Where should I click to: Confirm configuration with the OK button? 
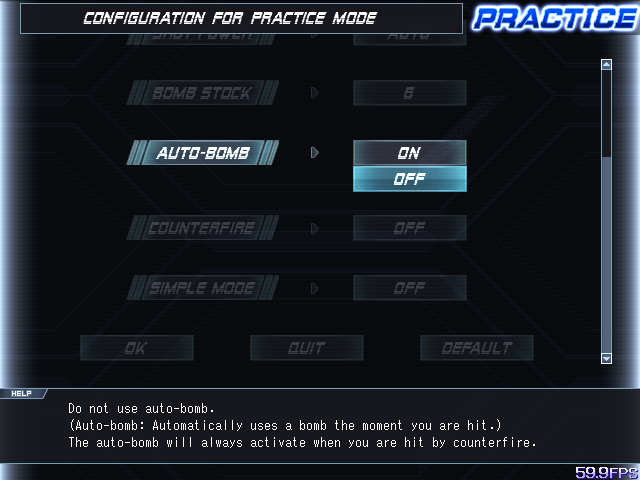click(x=136, y=348)
